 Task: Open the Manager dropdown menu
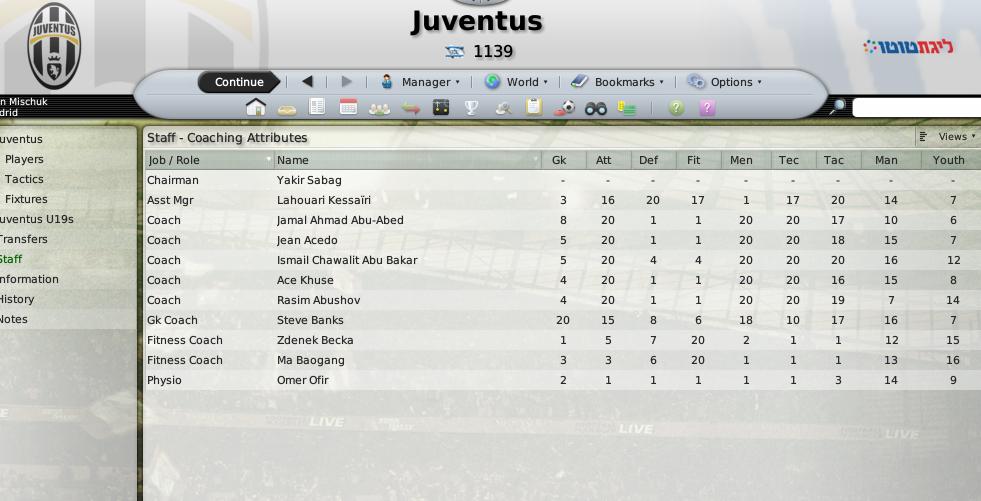[x=420, y=82]
